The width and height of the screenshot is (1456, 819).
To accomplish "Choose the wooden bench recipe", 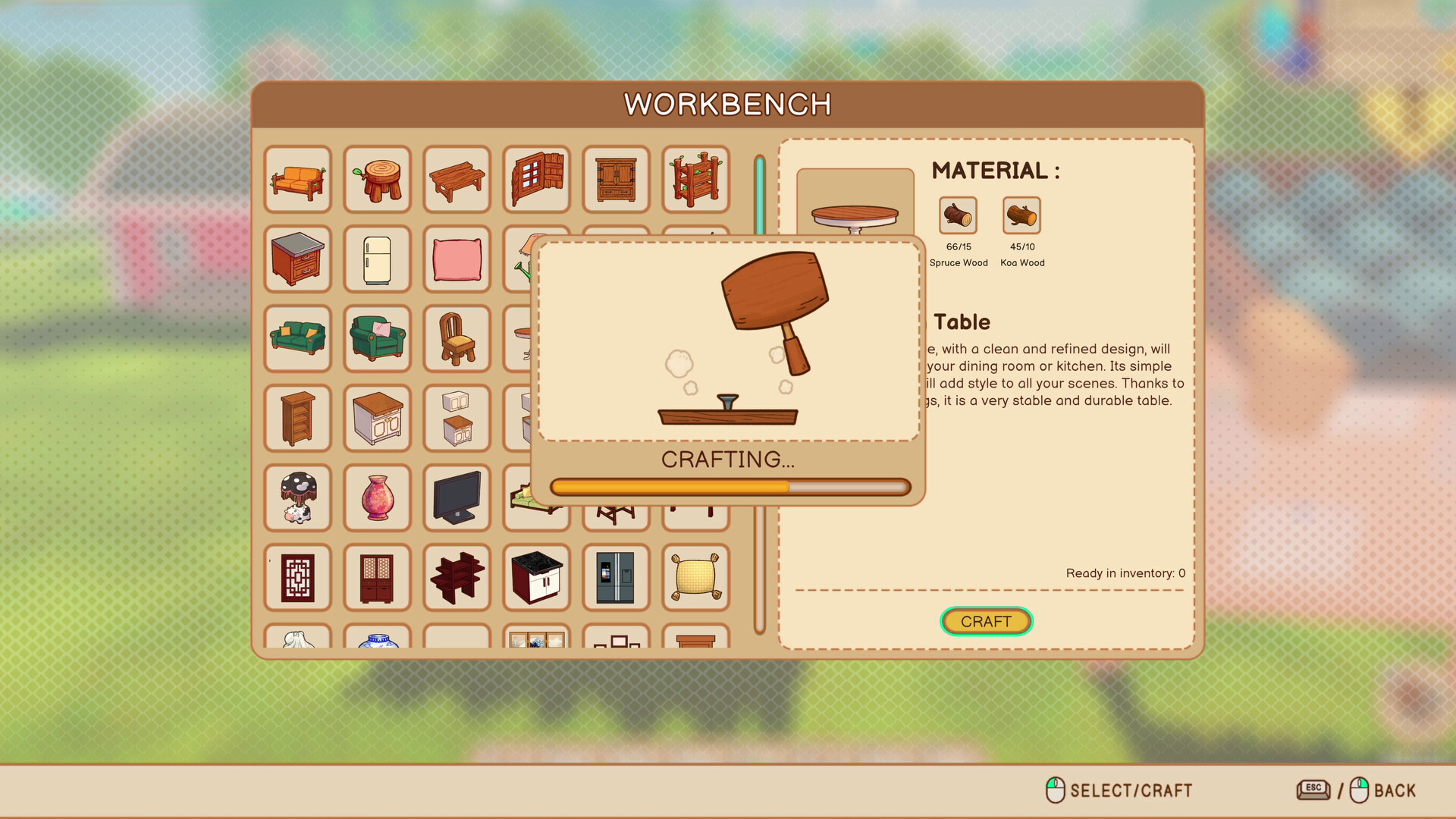I will pyautogui.click(x=457, y=180).
